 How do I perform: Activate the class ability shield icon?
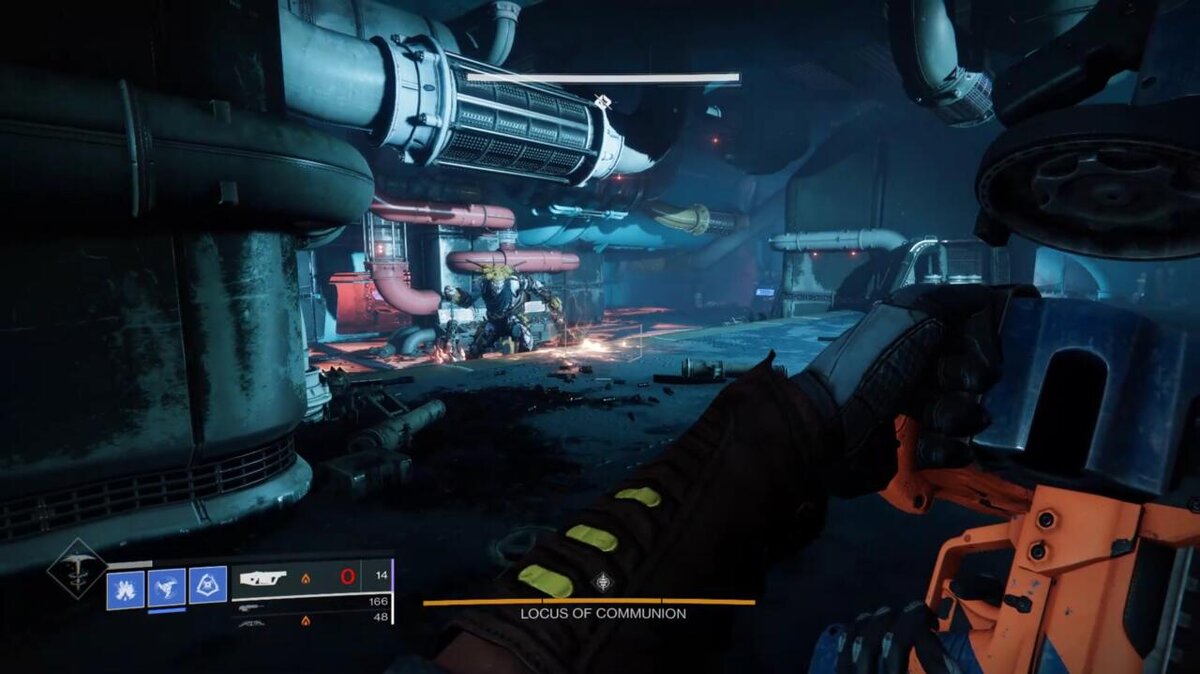(x=208, y=586)
